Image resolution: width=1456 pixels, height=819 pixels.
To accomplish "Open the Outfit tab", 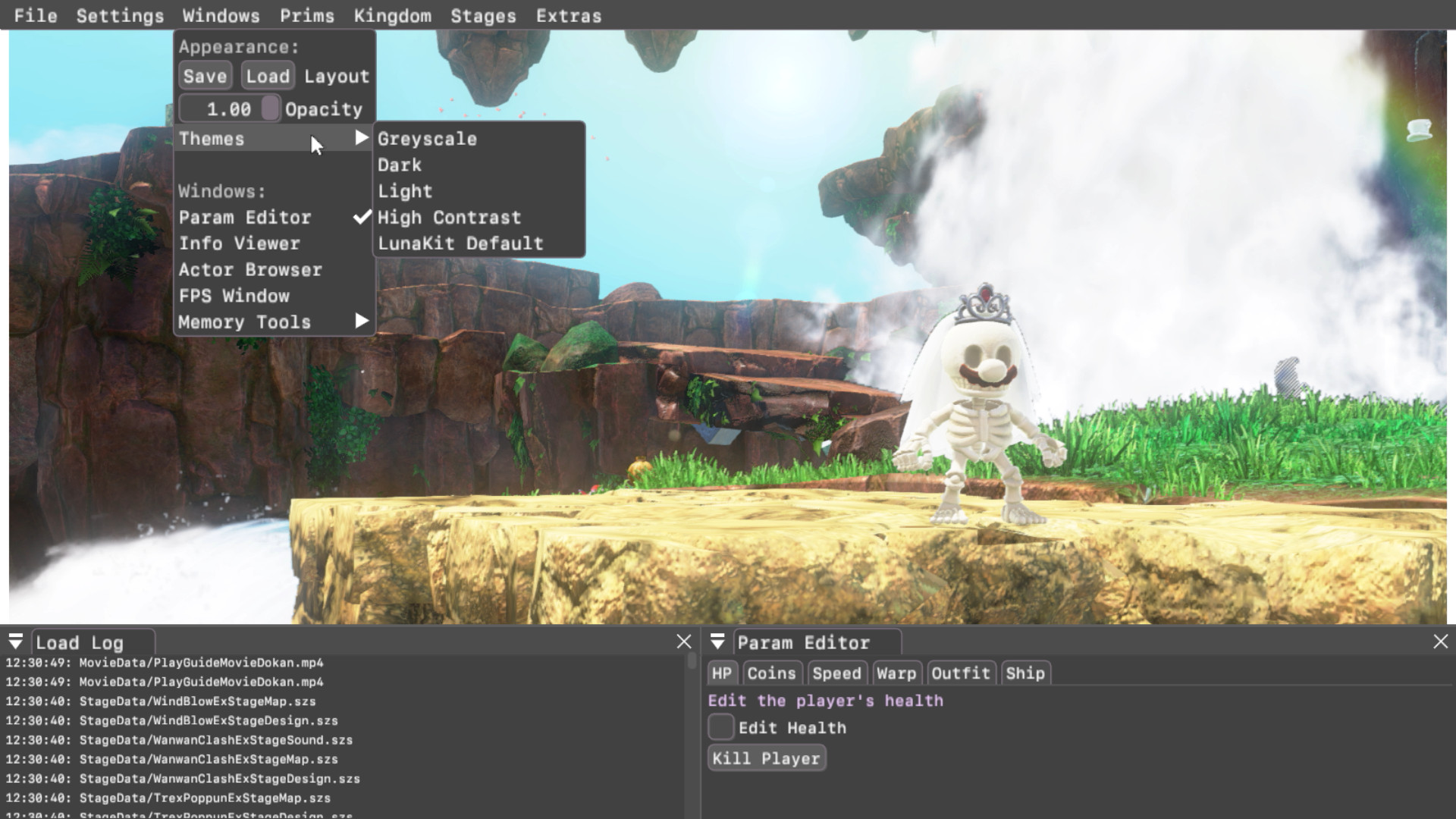I will coord(961,673).
